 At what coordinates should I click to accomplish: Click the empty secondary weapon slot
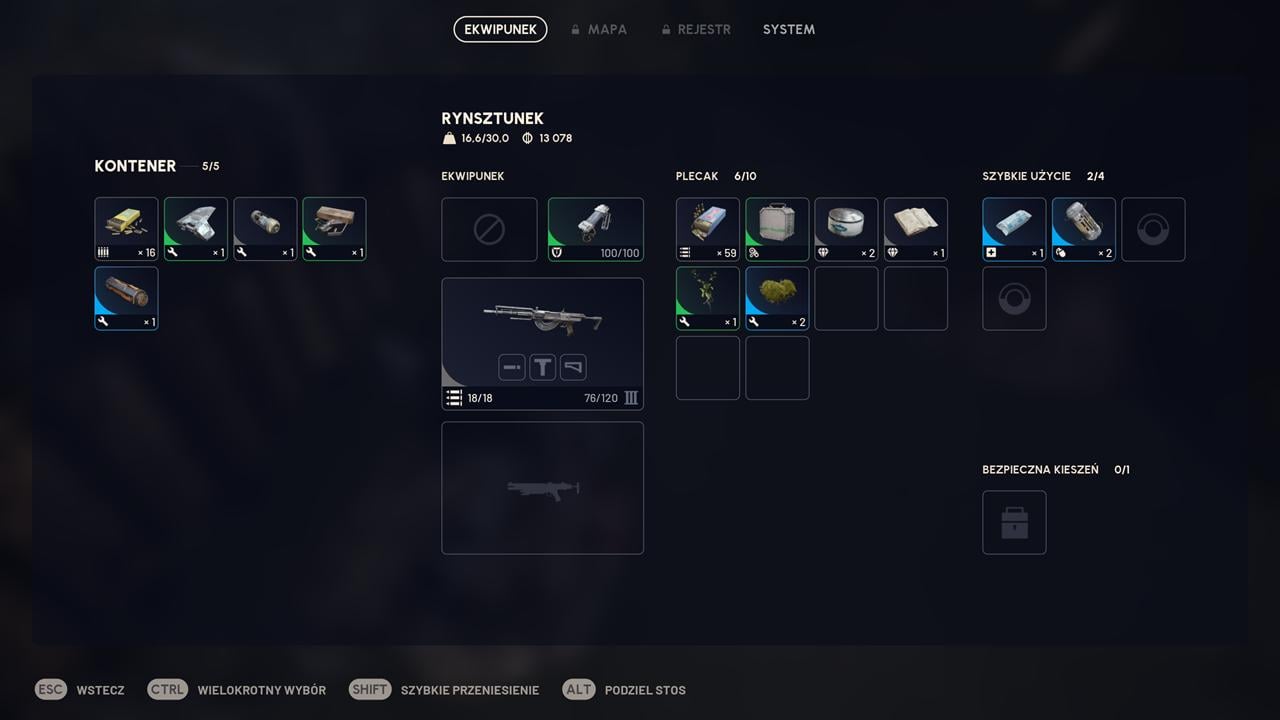(x=542, y=488)
